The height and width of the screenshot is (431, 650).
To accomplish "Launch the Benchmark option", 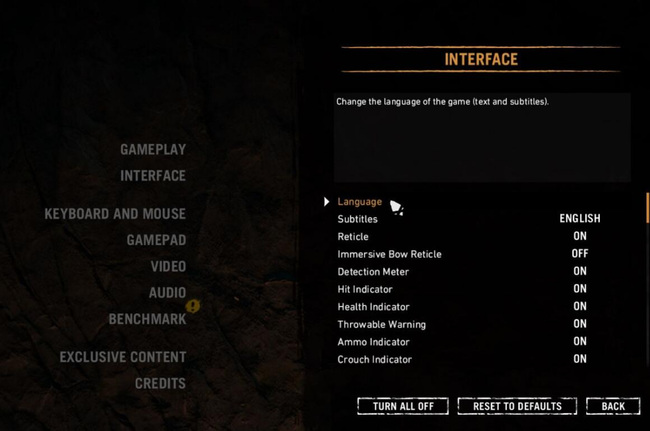I will [147, 319].
